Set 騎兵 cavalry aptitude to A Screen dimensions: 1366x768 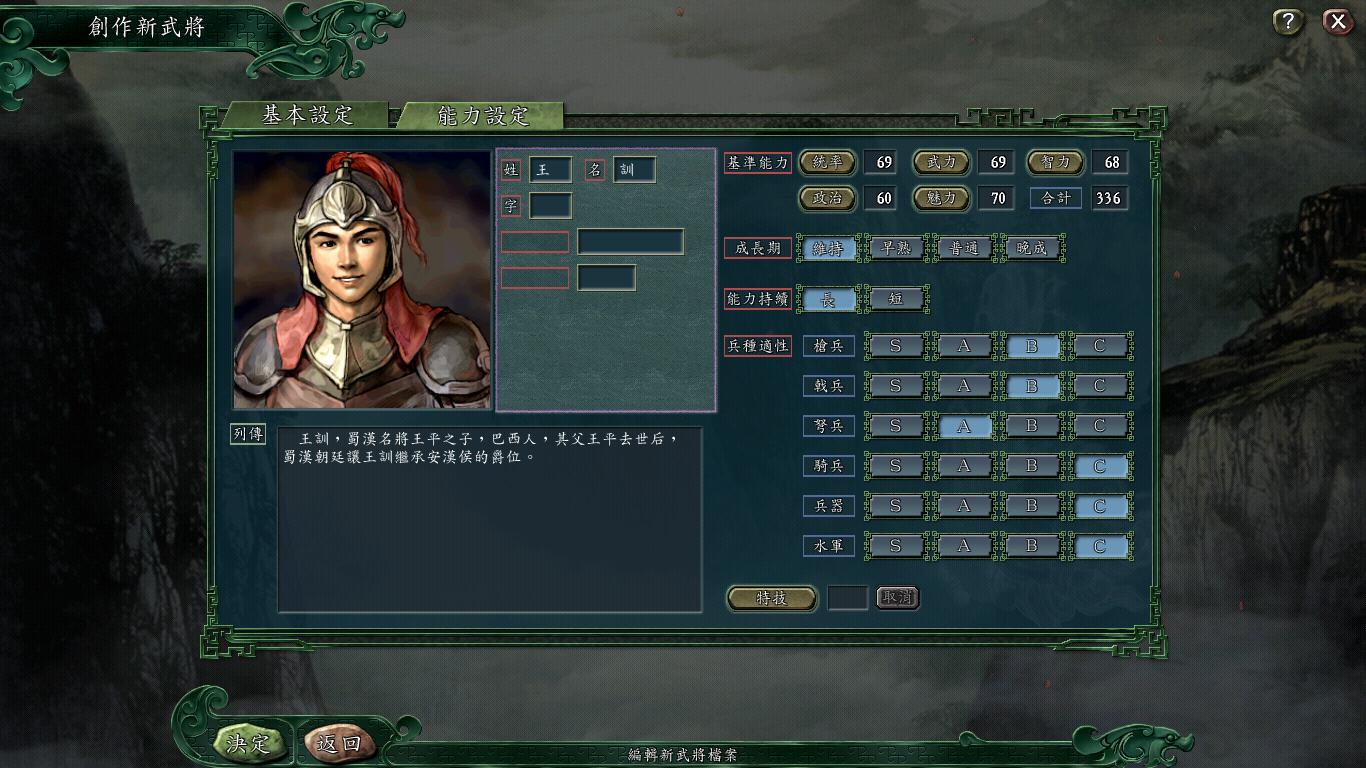point(964,466)
